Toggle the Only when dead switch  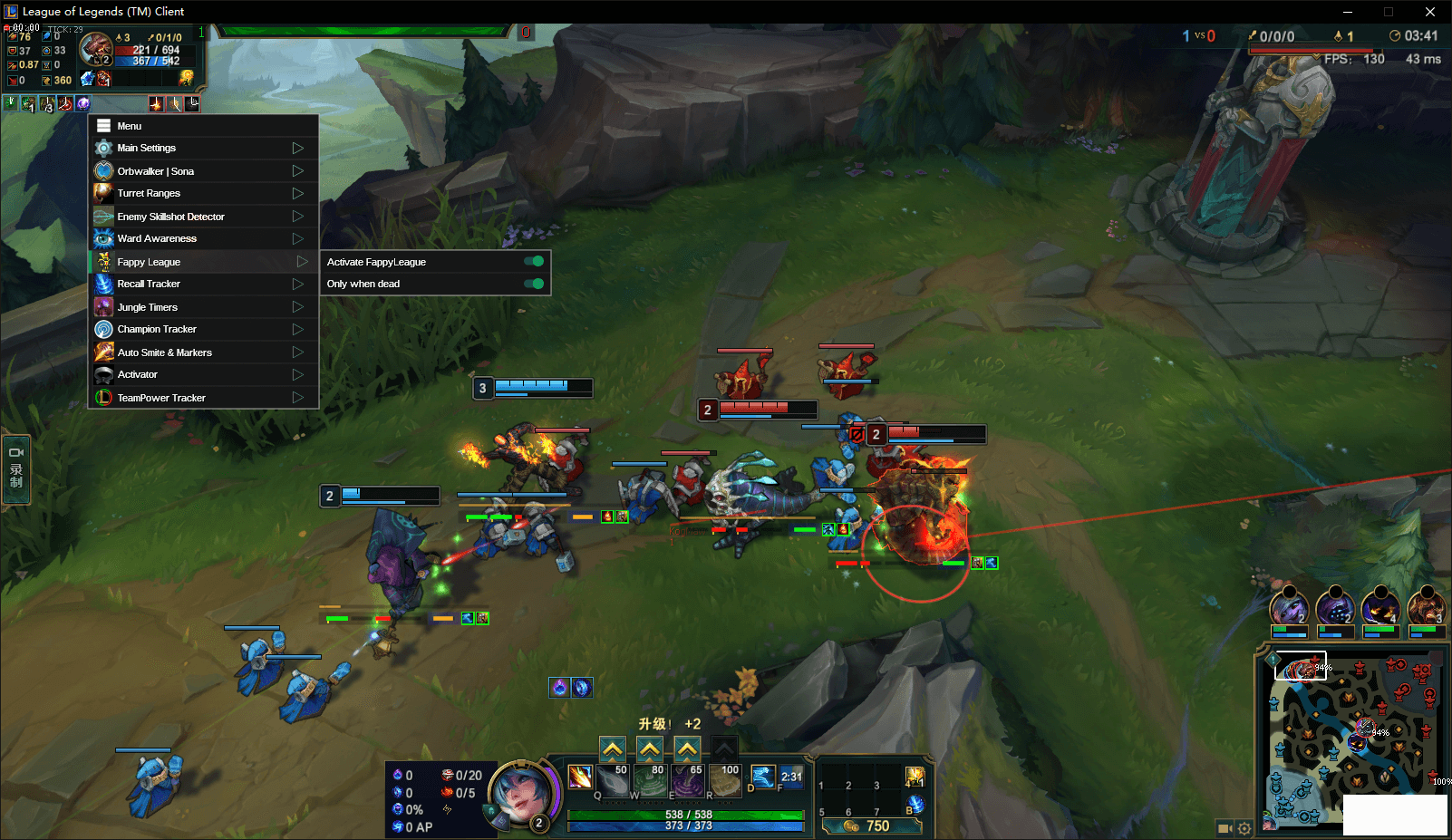click(x=534, y=284)
